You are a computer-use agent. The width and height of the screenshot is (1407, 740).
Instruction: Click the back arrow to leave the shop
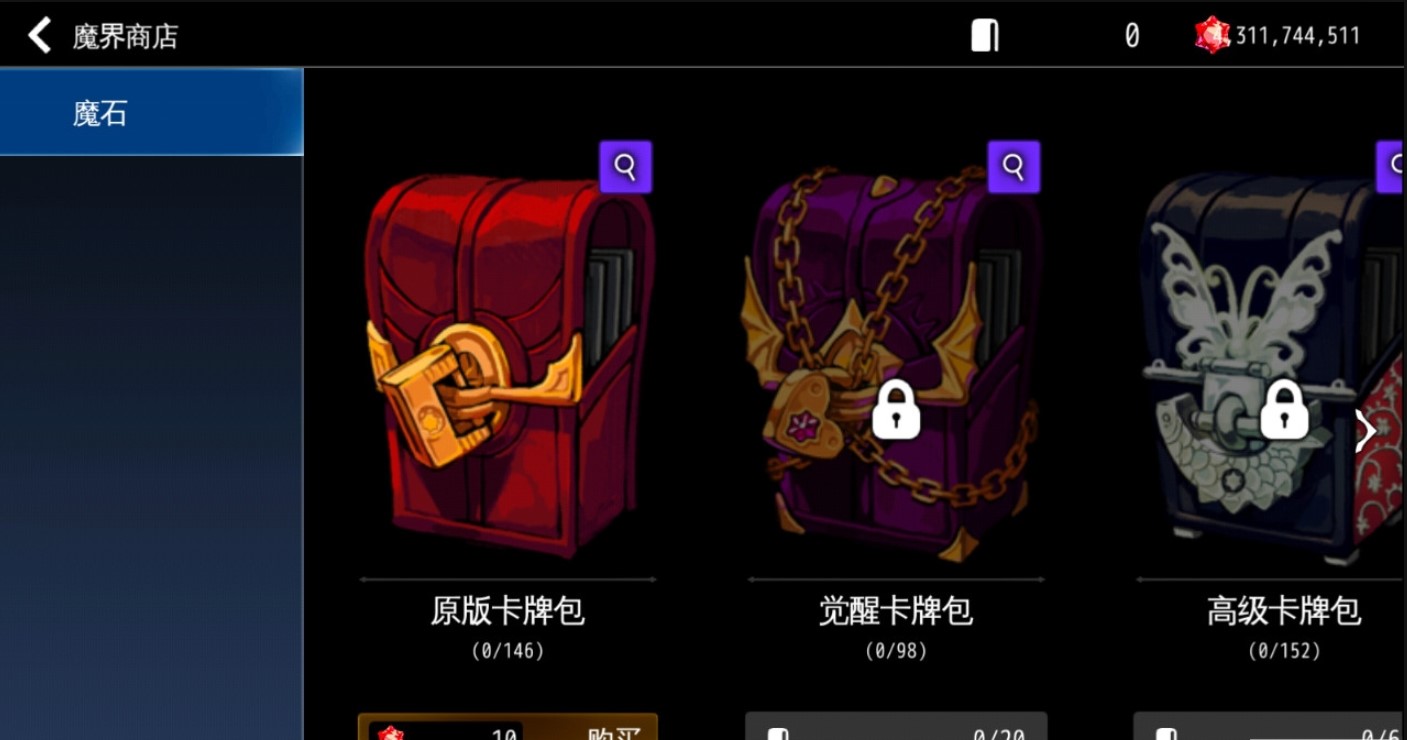[x=38, y=33]
